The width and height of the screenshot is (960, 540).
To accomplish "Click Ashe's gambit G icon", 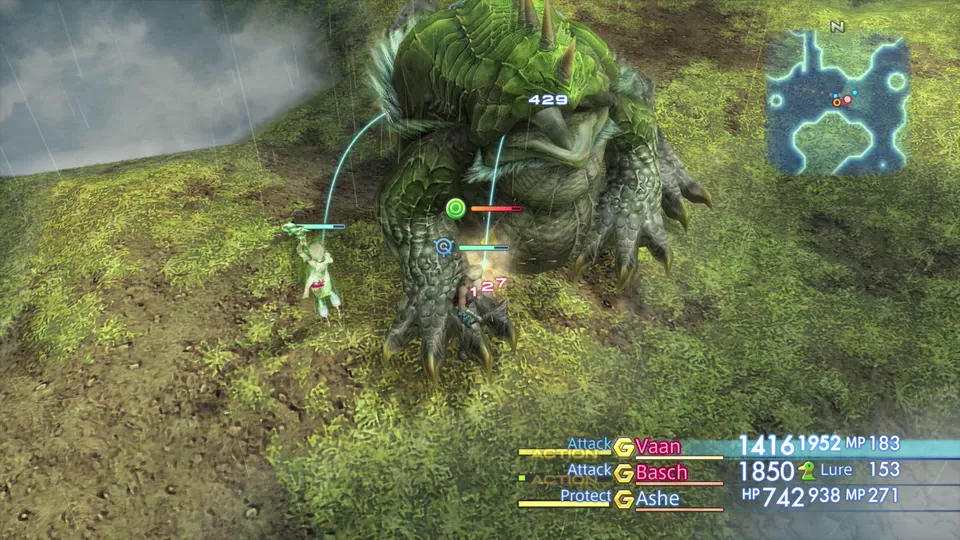I will coord(624,498).
